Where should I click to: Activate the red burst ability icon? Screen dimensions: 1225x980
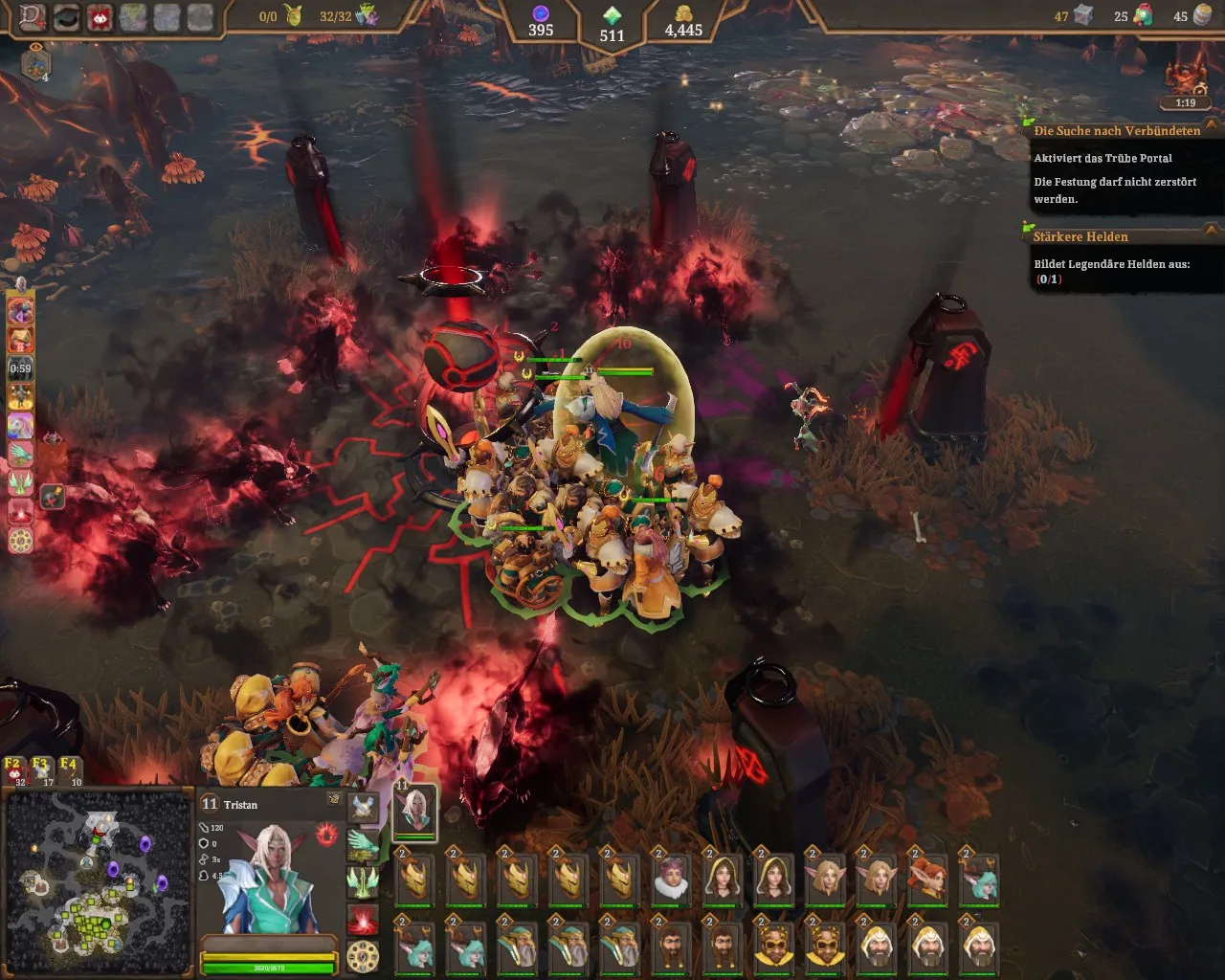click(x=363, y=919)
